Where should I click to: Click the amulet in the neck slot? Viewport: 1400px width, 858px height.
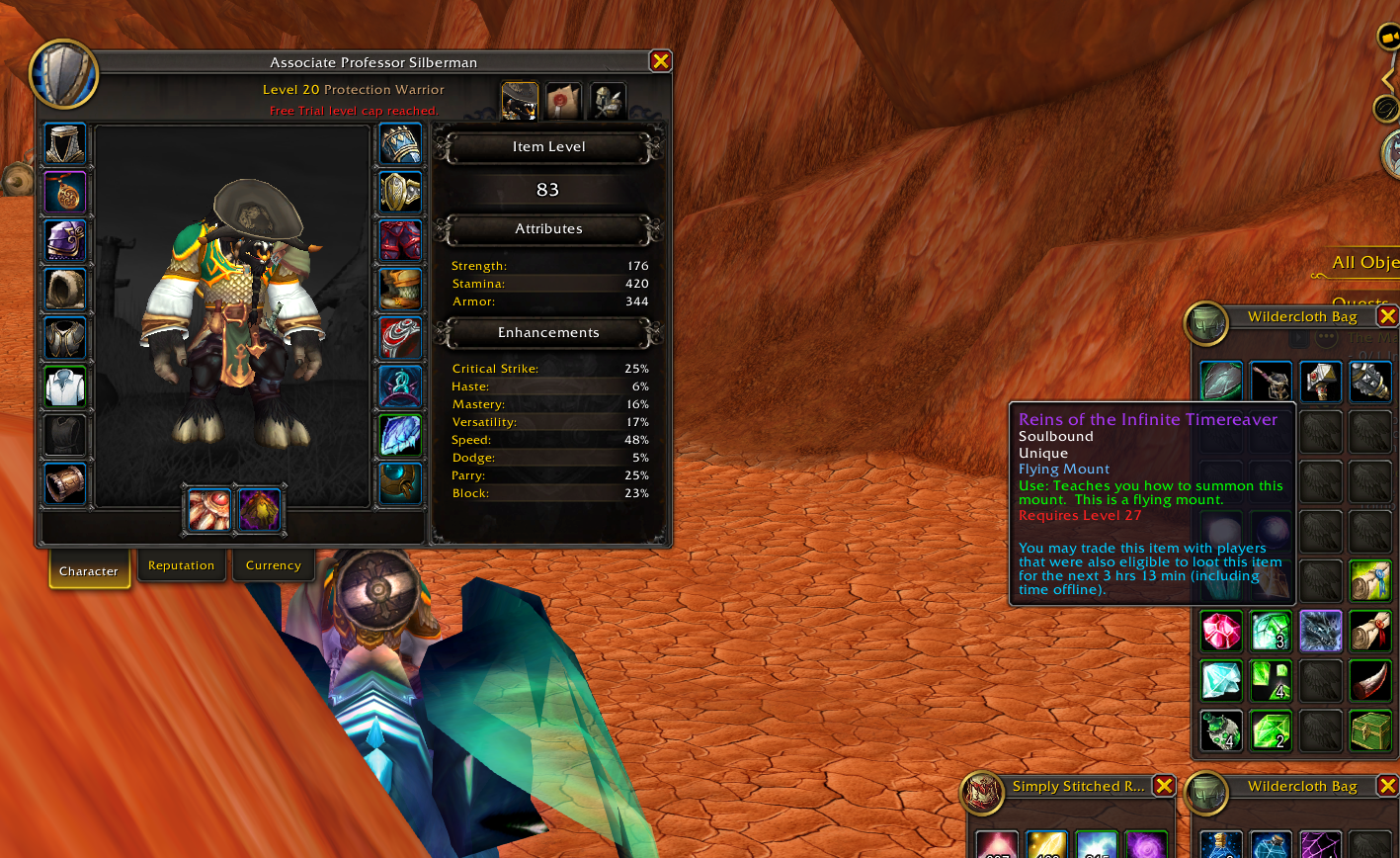tap(66, 192)
